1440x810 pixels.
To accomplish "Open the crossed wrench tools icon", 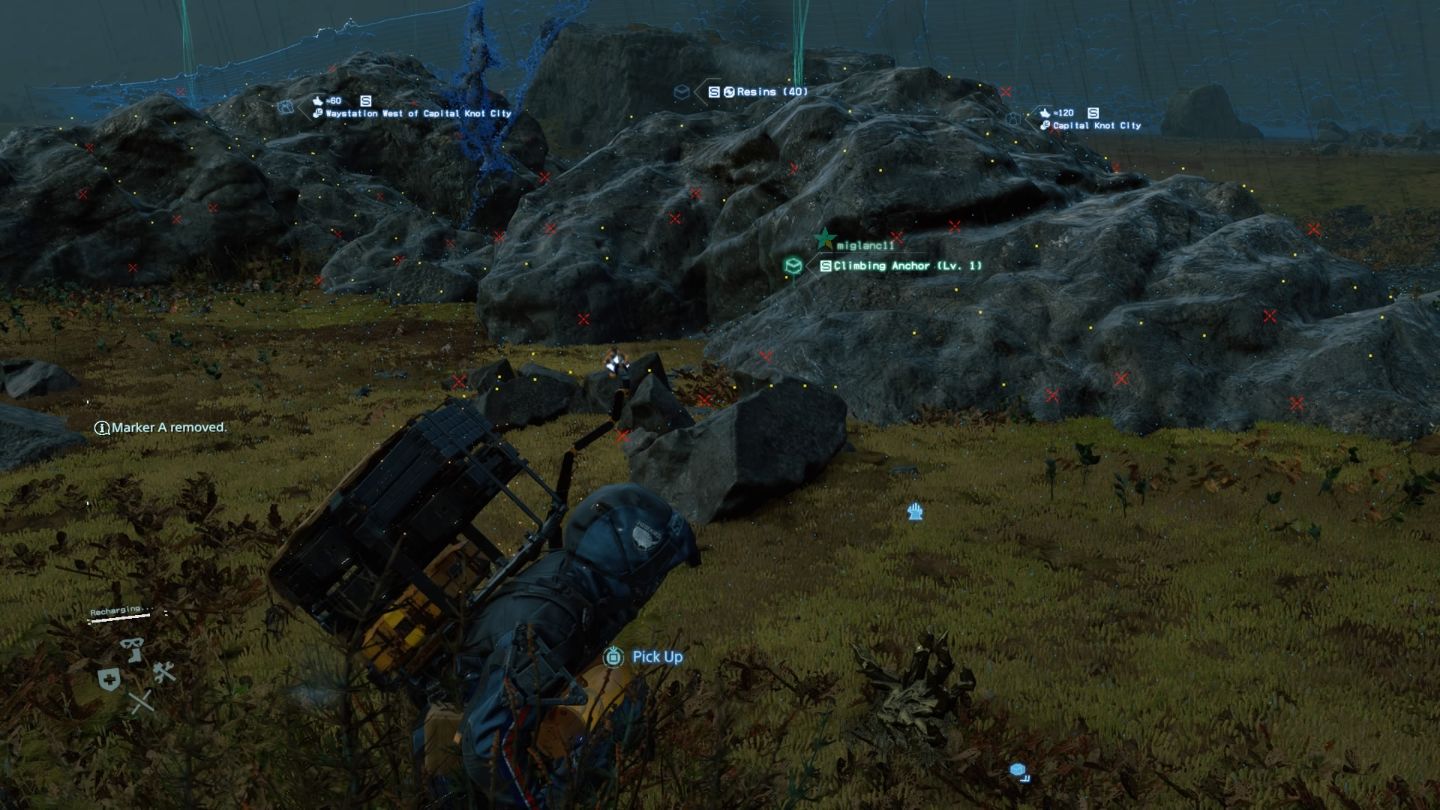I will click(164, 672).
